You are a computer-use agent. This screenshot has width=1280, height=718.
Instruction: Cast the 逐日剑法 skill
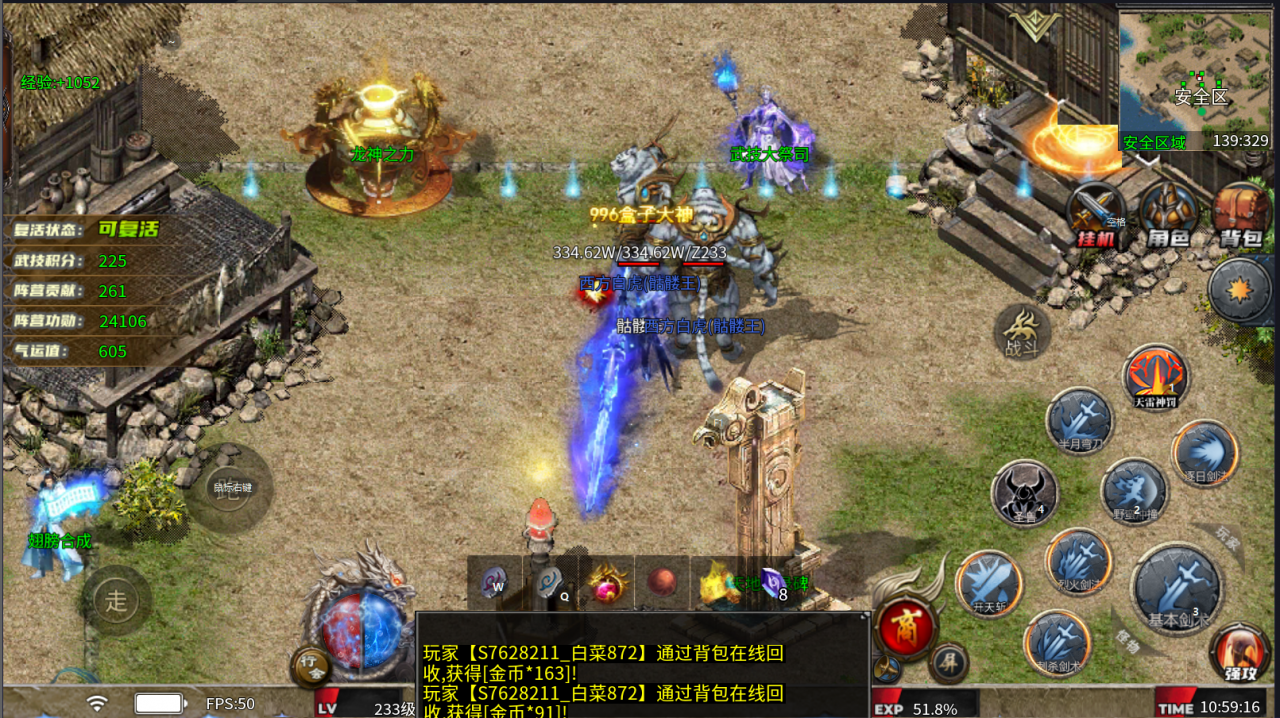pos(1204,454)
